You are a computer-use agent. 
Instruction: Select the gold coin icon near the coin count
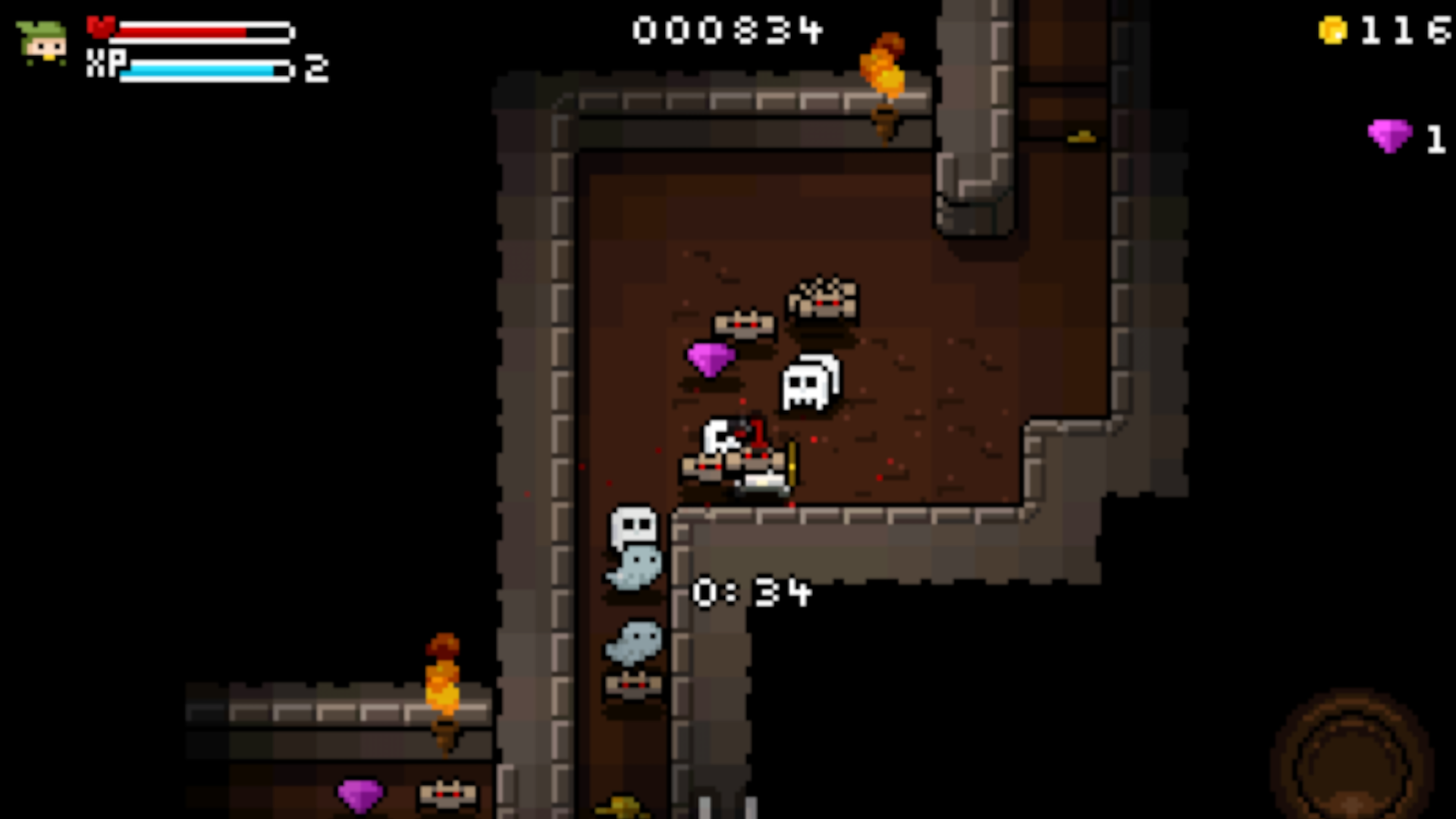point(1332,30)
